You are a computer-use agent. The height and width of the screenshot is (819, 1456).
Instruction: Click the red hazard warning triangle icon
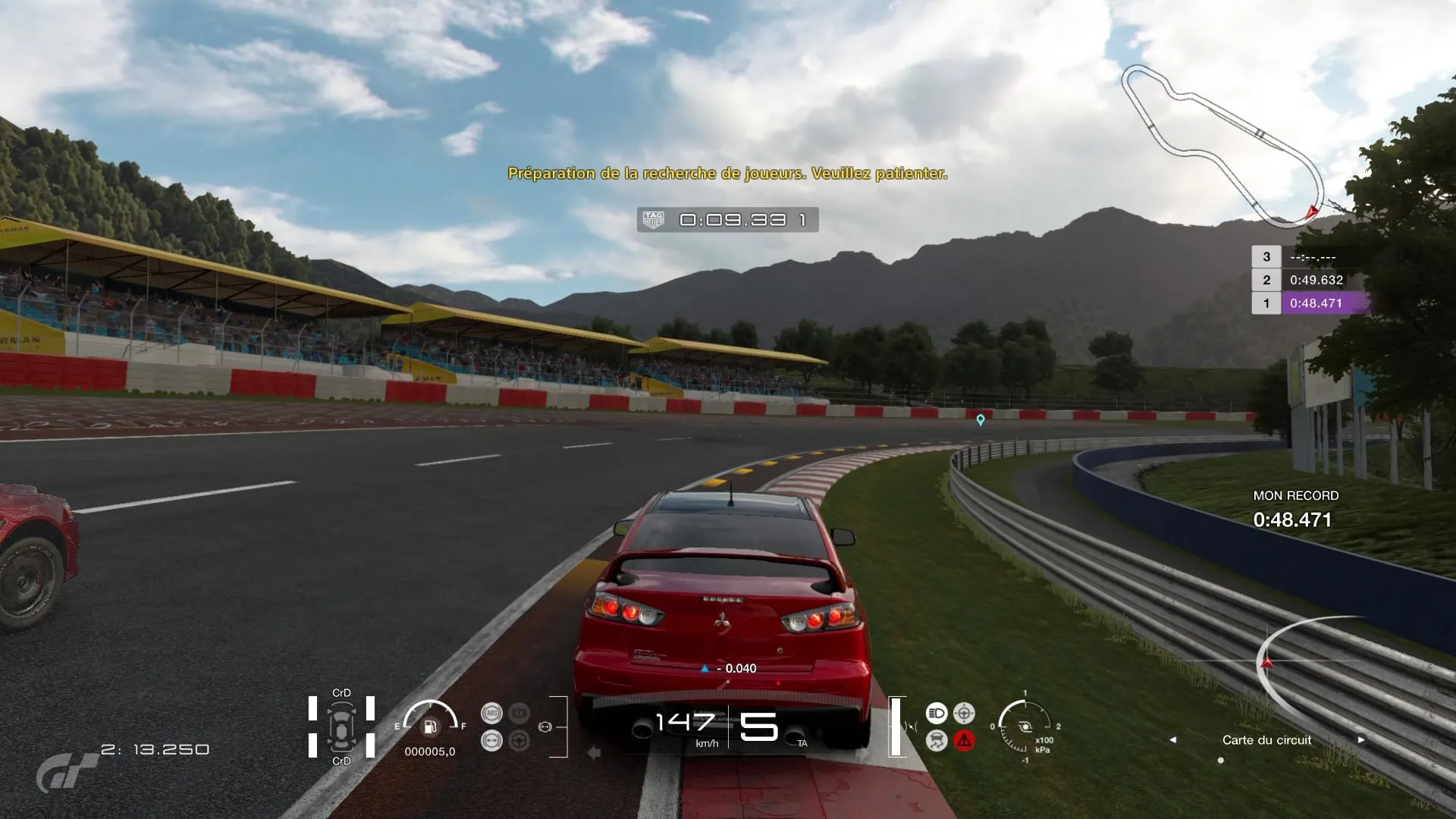[964, 741]
